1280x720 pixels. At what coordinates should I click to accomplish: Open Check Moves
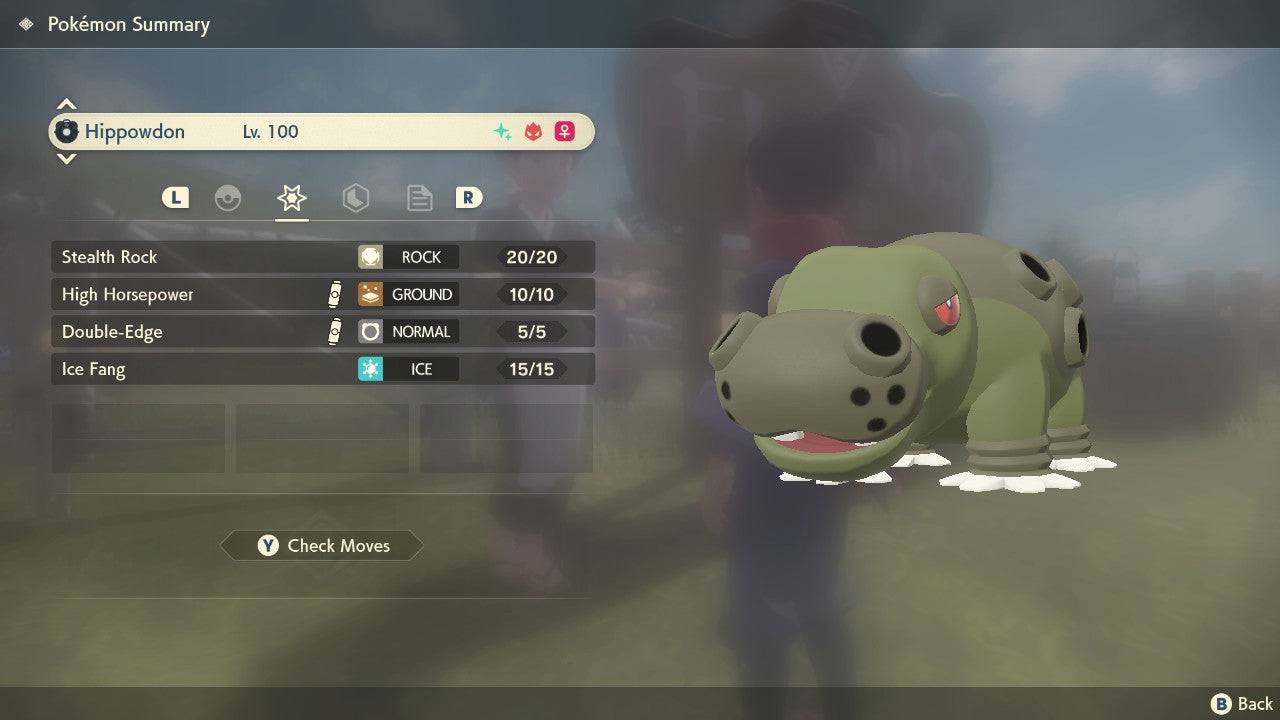(x=322, y=545)
